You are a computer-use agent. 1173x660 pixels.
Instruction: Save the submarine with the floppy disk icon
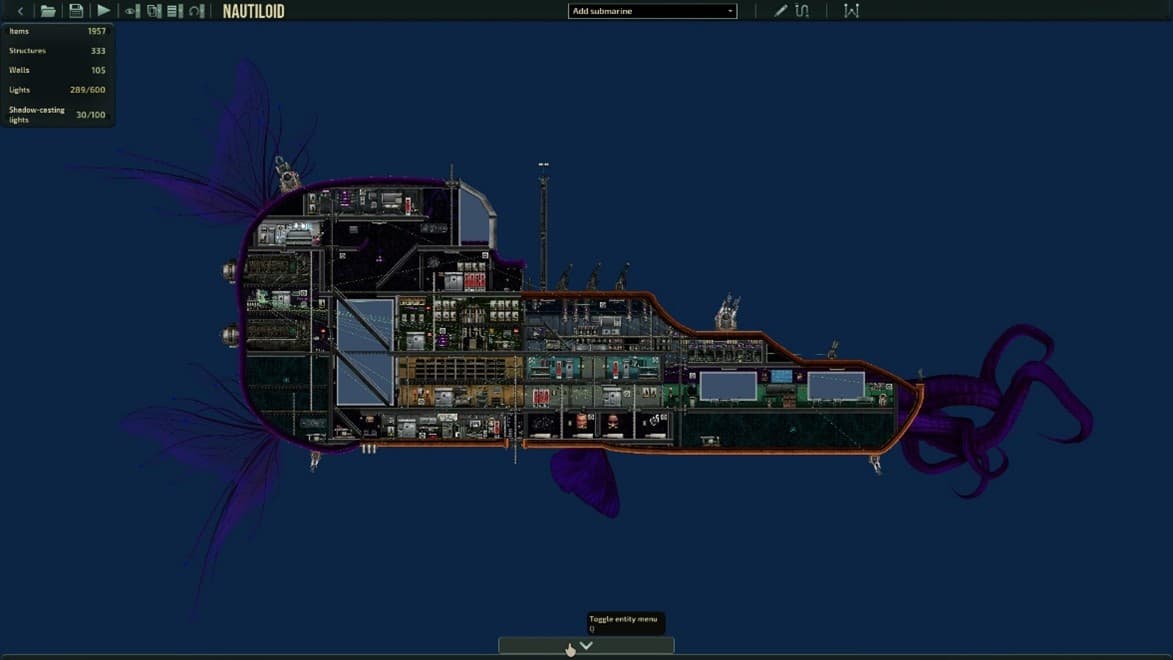click(76, 11)
